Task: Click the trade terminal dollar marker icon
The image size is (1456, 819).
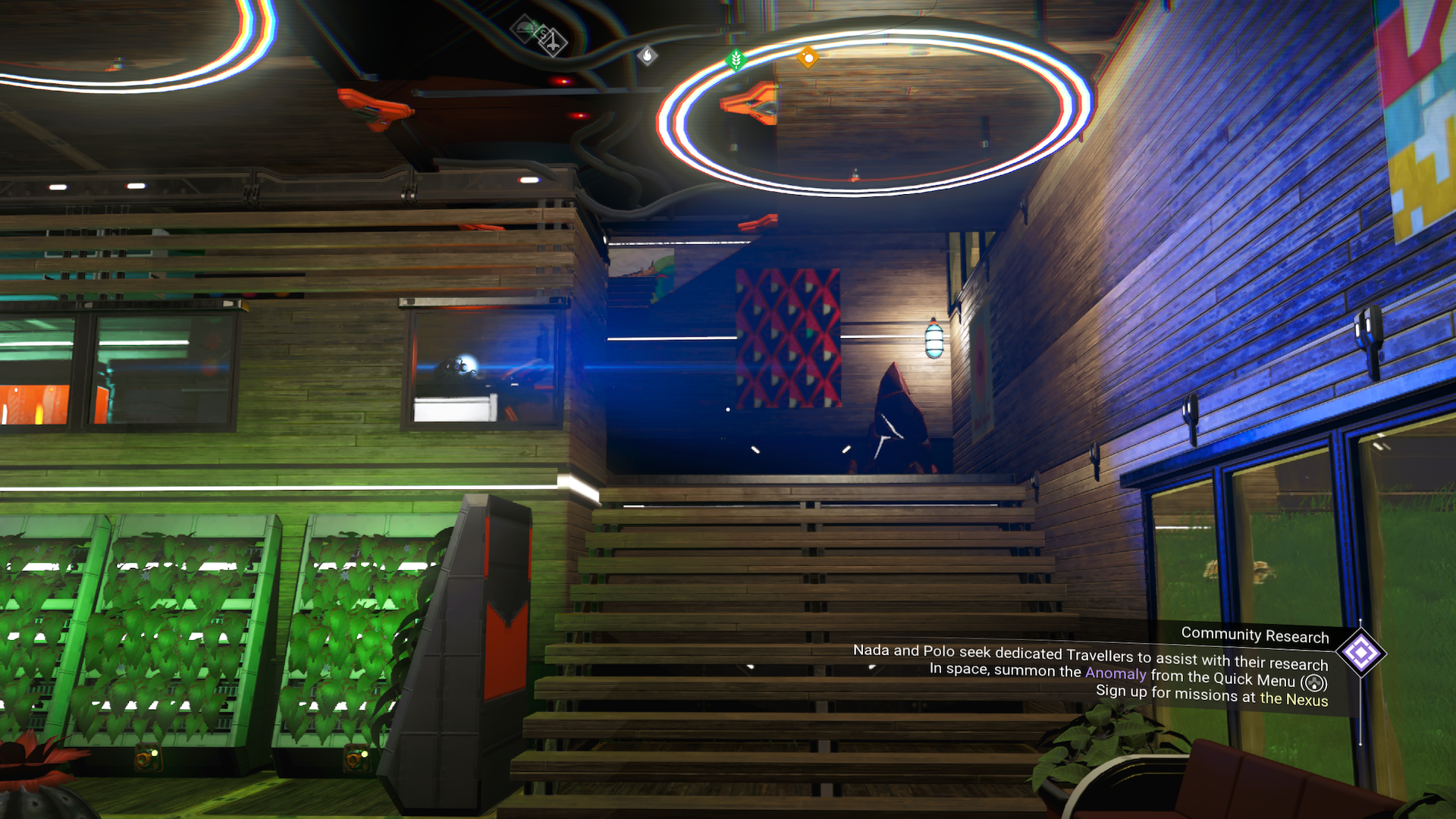Action: coord(543,34)
